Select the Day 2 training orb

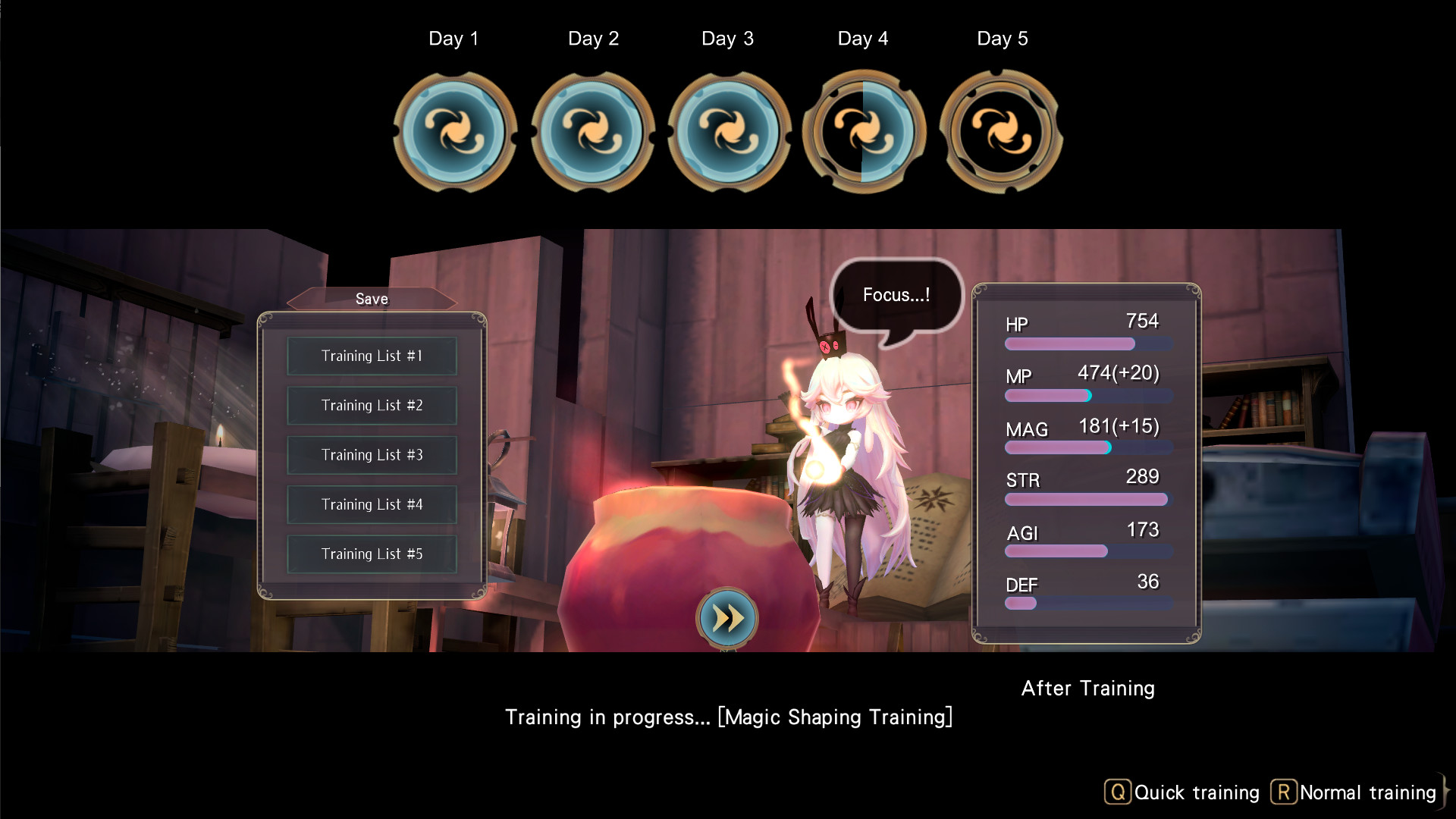pos(594,131)
